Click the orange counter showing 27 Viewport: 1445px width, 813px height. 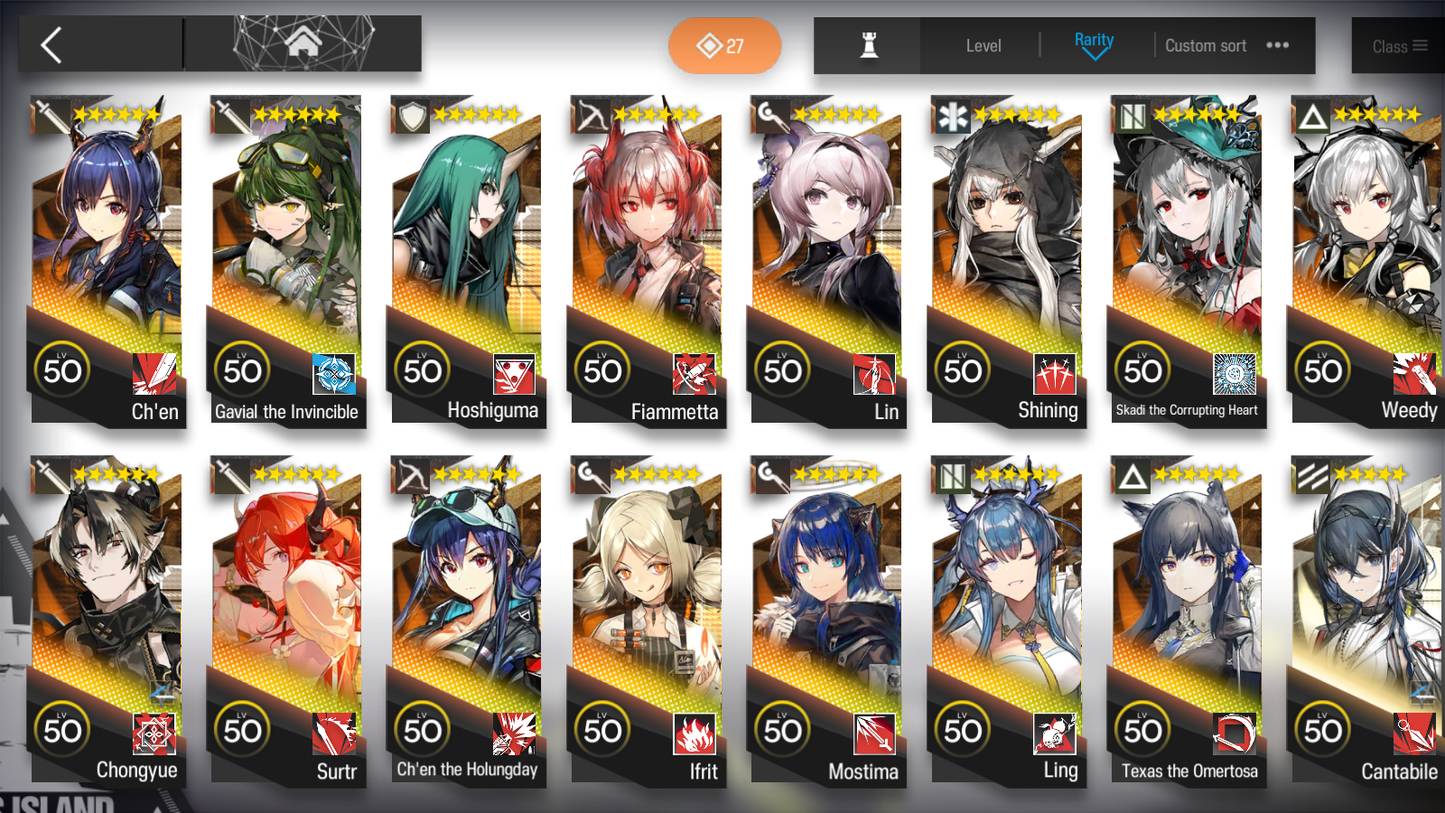point(724,45)
